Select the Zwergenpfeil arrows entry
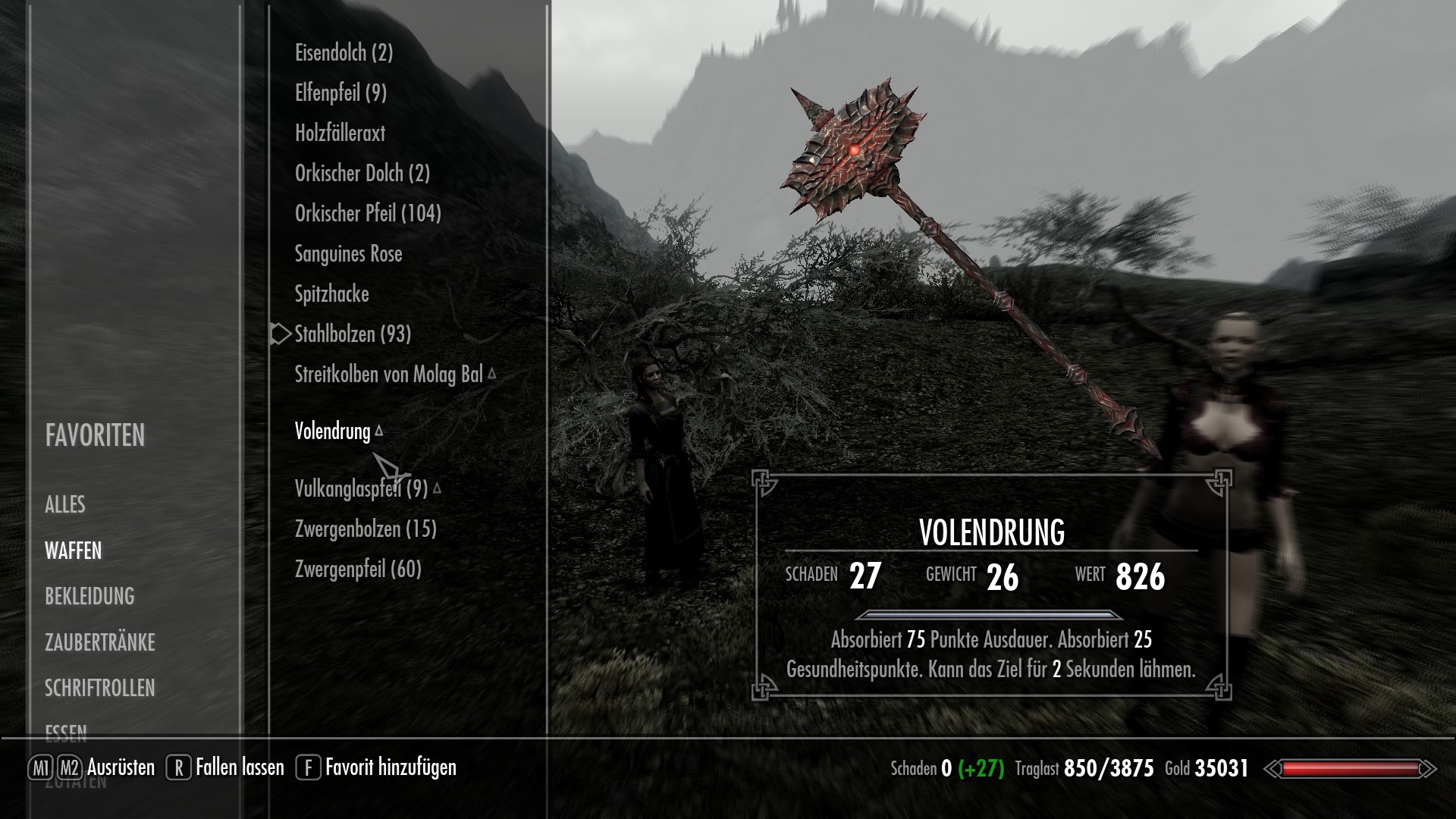Image resolution: width=1456 pixels, height=819 pixels. pos(358,569)
